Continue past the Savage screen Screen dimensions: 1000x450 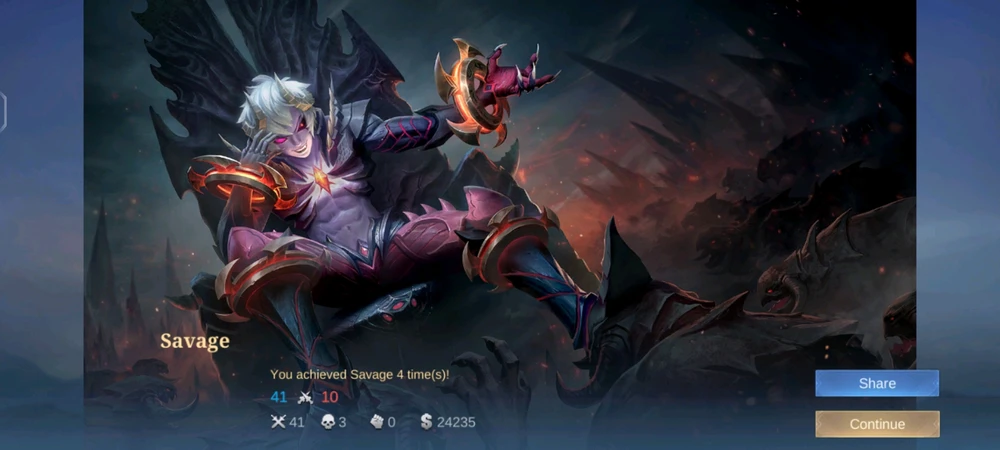click(877, 424)
